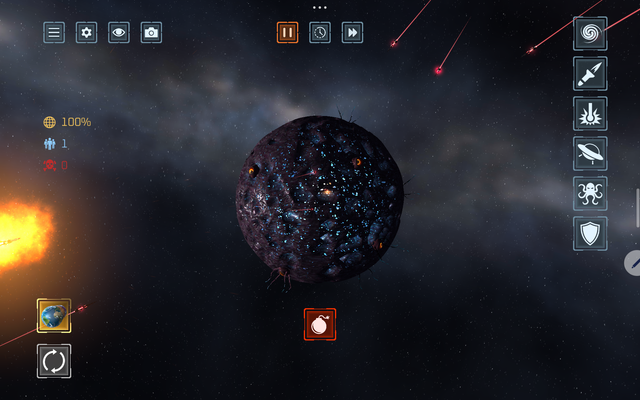Select the spiral galaxy weapon category

pos(590,33)
